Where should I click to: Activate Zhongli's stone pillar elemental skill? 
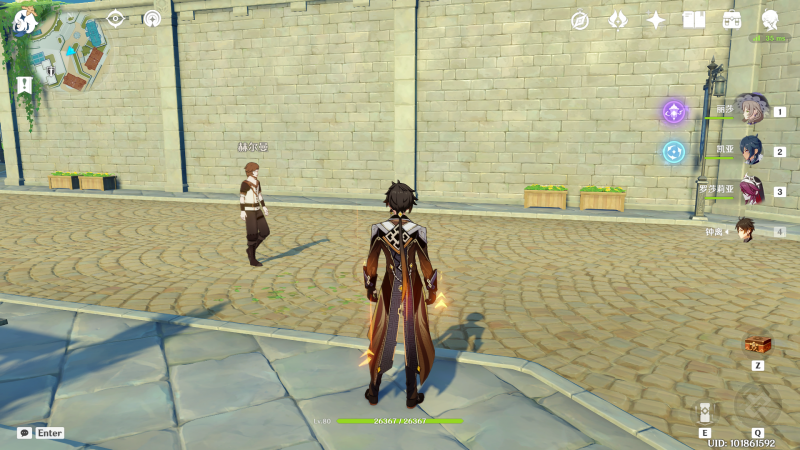[705, 411]
